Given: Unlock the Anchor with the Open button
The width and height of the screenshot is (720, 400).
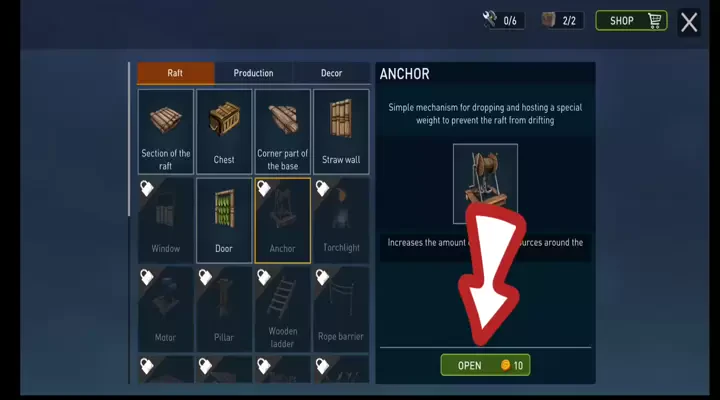Looking at the screenshot, I should (485, 365).
